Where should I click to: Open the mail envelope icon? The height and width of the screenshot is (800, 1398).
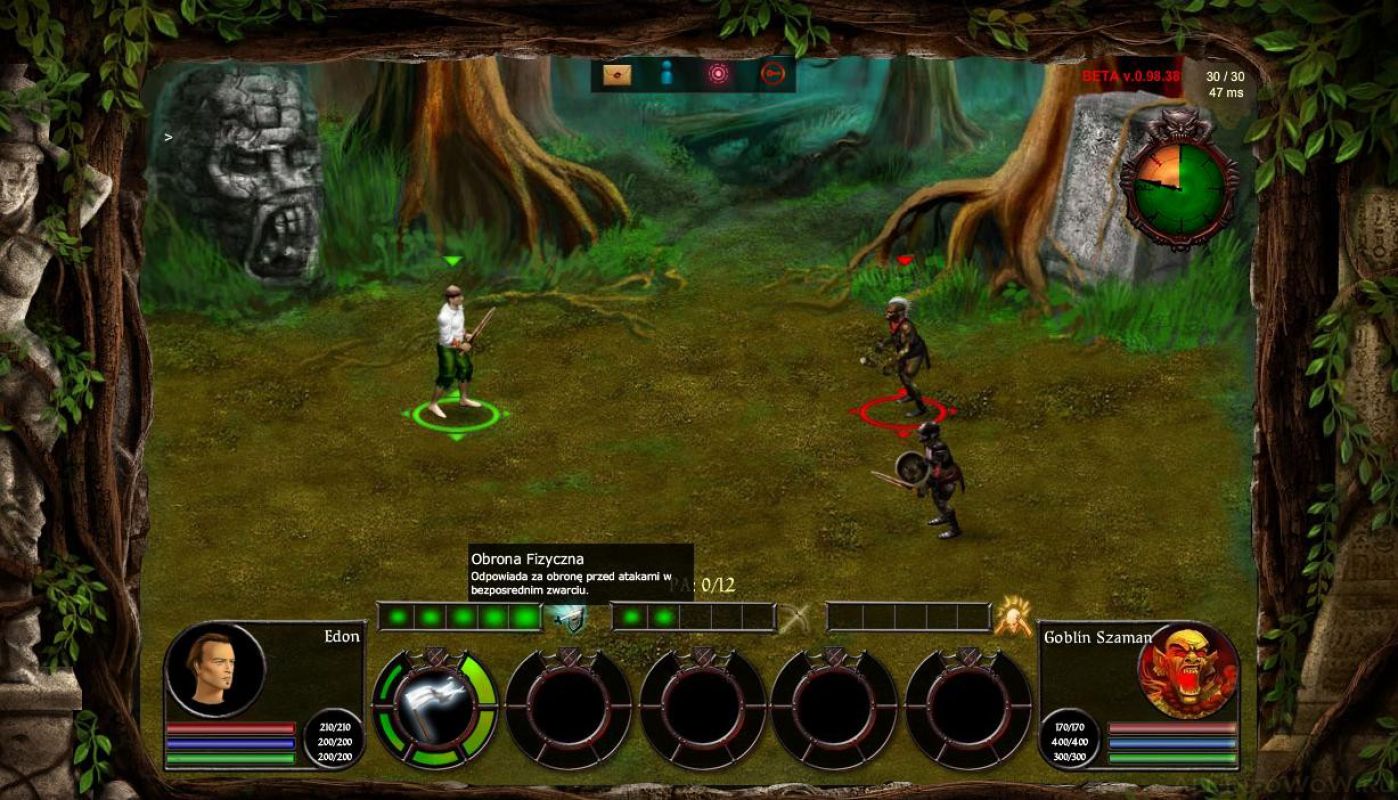pyautogui.click(x=617, y=74)
